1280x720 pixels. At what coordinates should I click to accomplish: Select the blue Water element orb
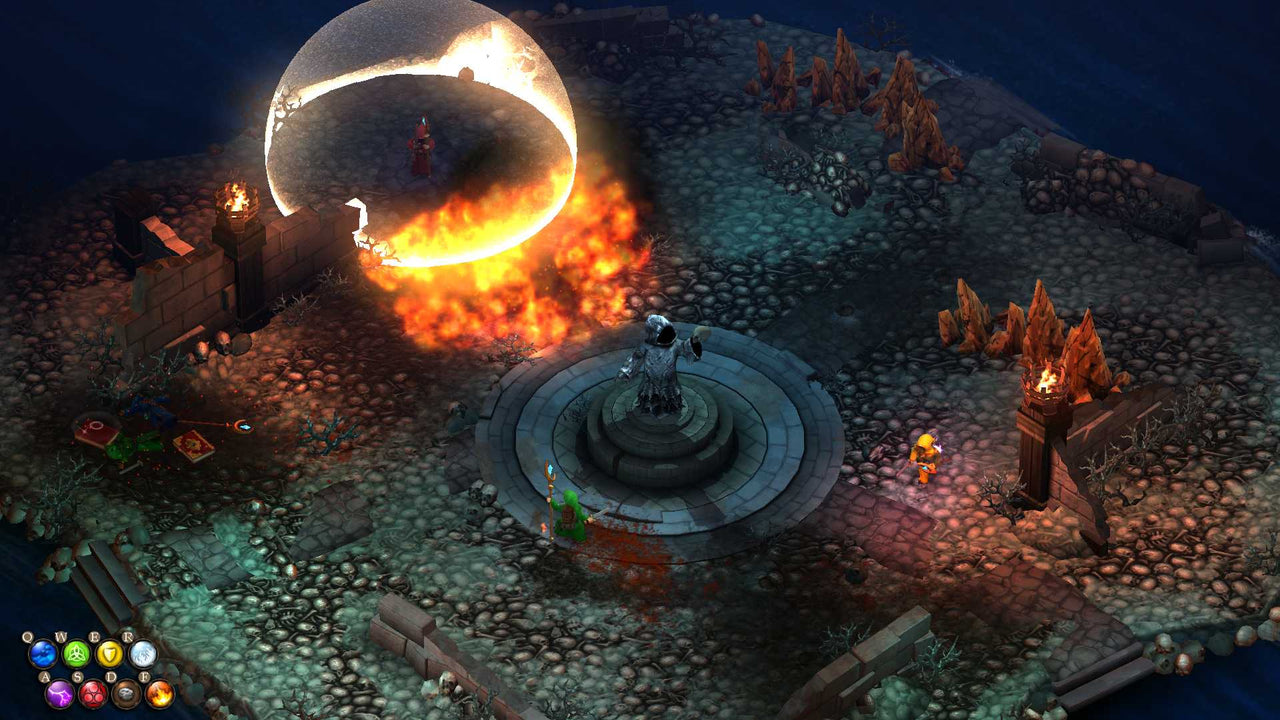click(x=42, y=653)
